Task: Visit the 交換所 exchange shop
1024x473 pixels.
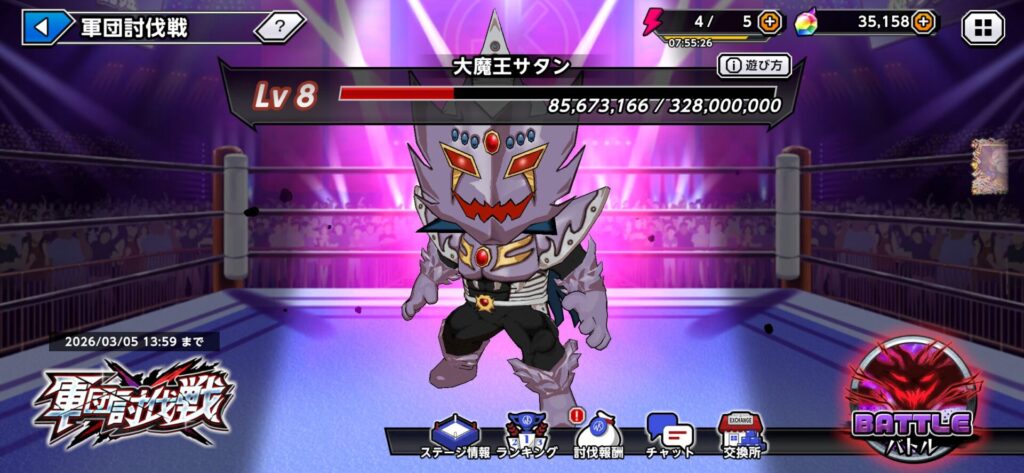Action: tap(740, 437)
